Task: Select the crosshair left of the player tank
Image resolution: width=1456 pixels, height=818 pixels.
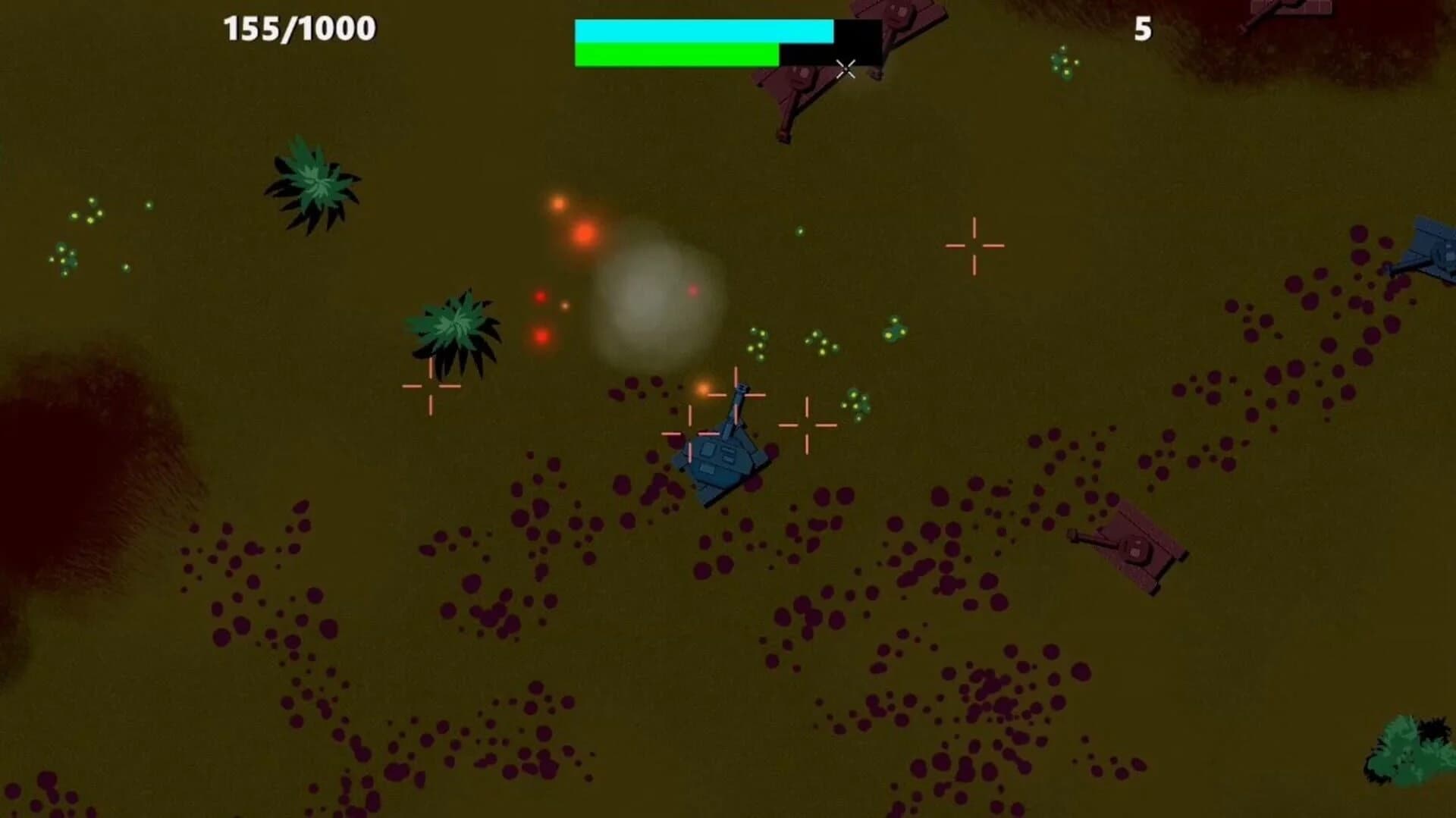Action: pyautogui.click(x=432, y=388)
